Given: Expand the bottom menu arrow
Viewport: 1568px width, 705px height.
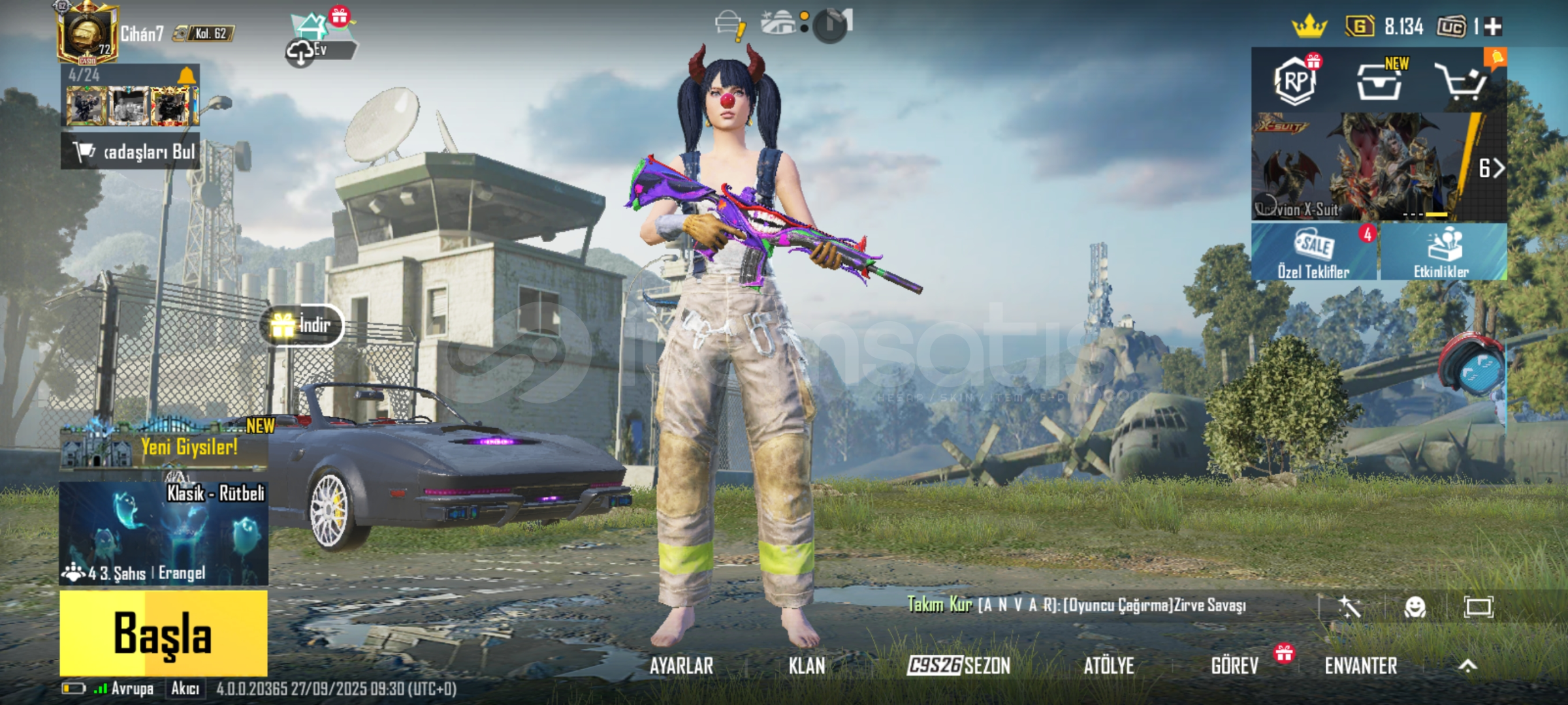Looking at the screenshot, I should (1467, 666).
